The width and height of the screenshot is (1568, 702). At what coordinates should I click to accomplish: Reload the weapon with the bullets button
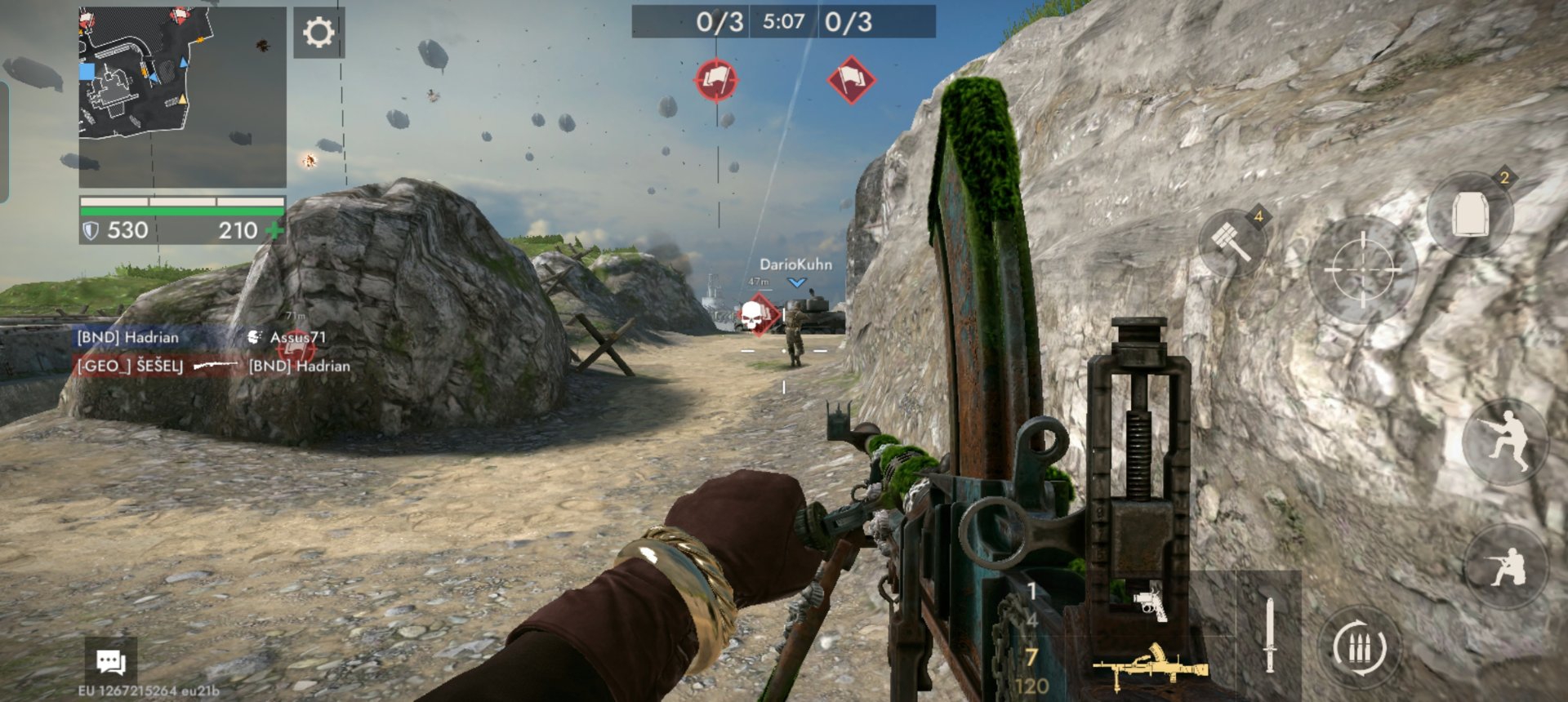(1359, 649)
